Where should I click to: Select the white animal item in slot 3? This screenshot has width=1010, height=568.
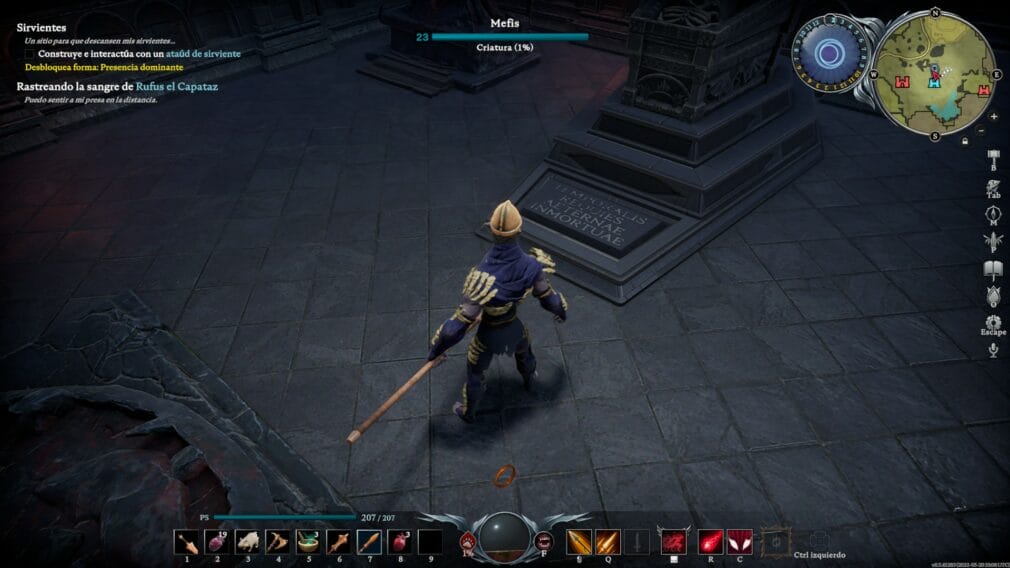pos(248,541)
